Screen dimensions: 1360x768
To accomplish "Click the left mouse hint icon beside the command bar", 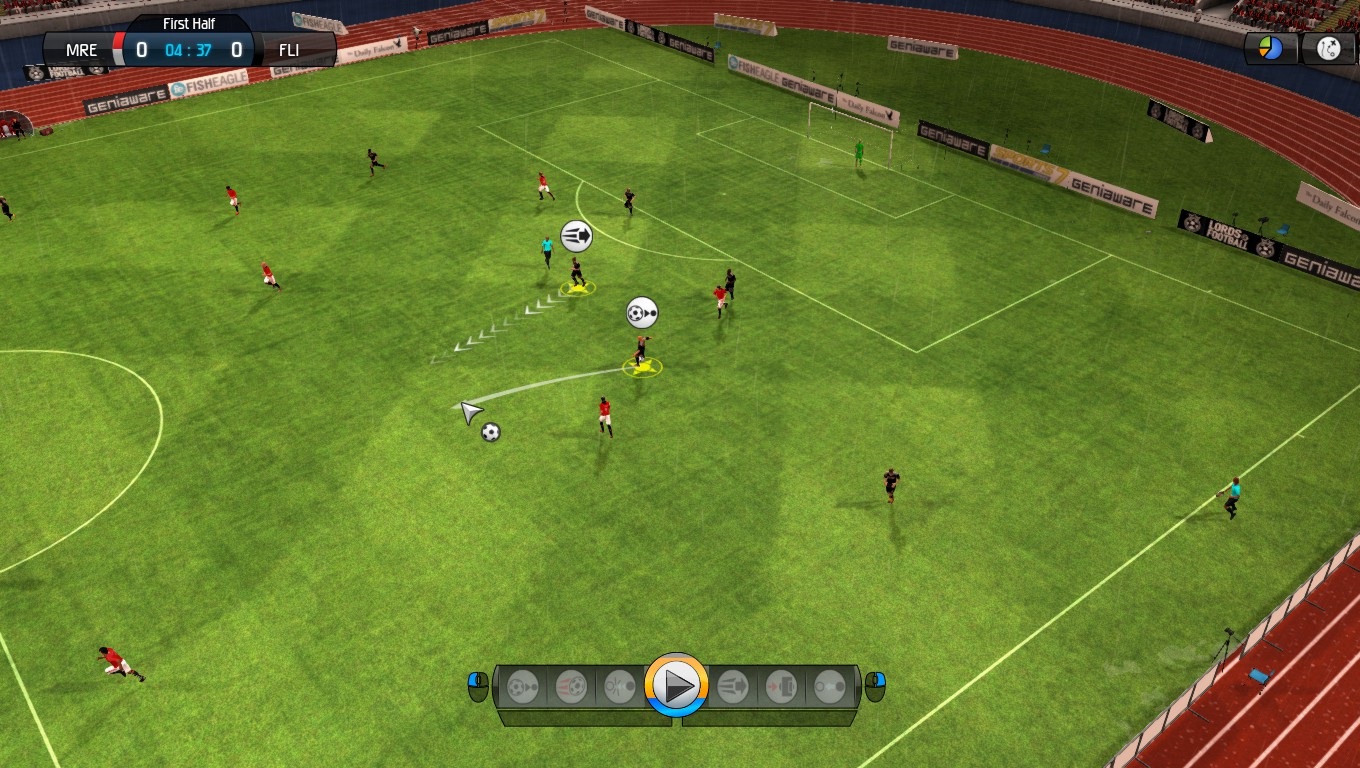I will click(x=477, y=686).
